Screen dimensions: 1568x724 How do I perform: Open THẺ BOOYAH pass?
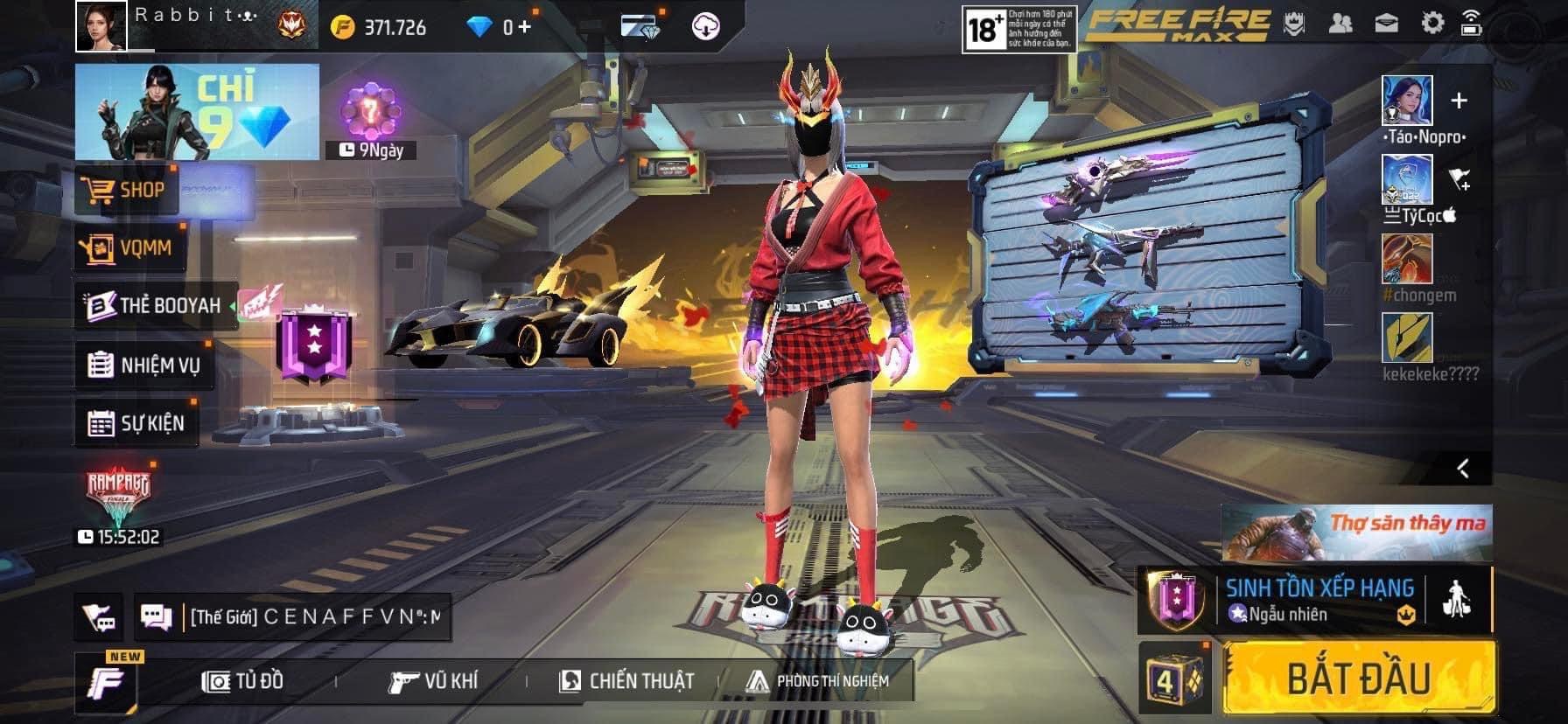pyautogui.click(x=156, y=305)
